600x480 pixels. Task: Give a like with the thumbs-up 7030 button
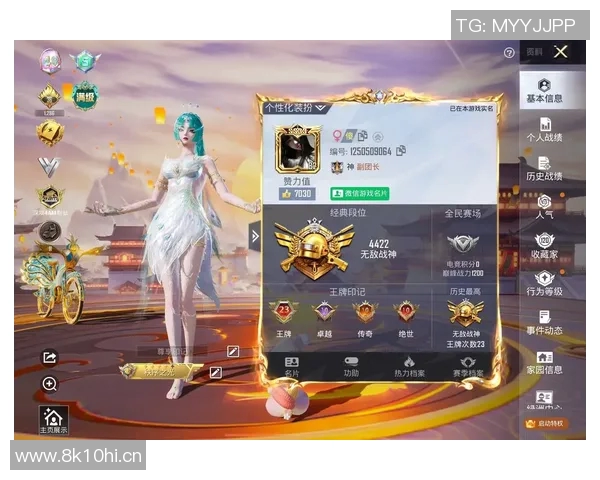296,193
